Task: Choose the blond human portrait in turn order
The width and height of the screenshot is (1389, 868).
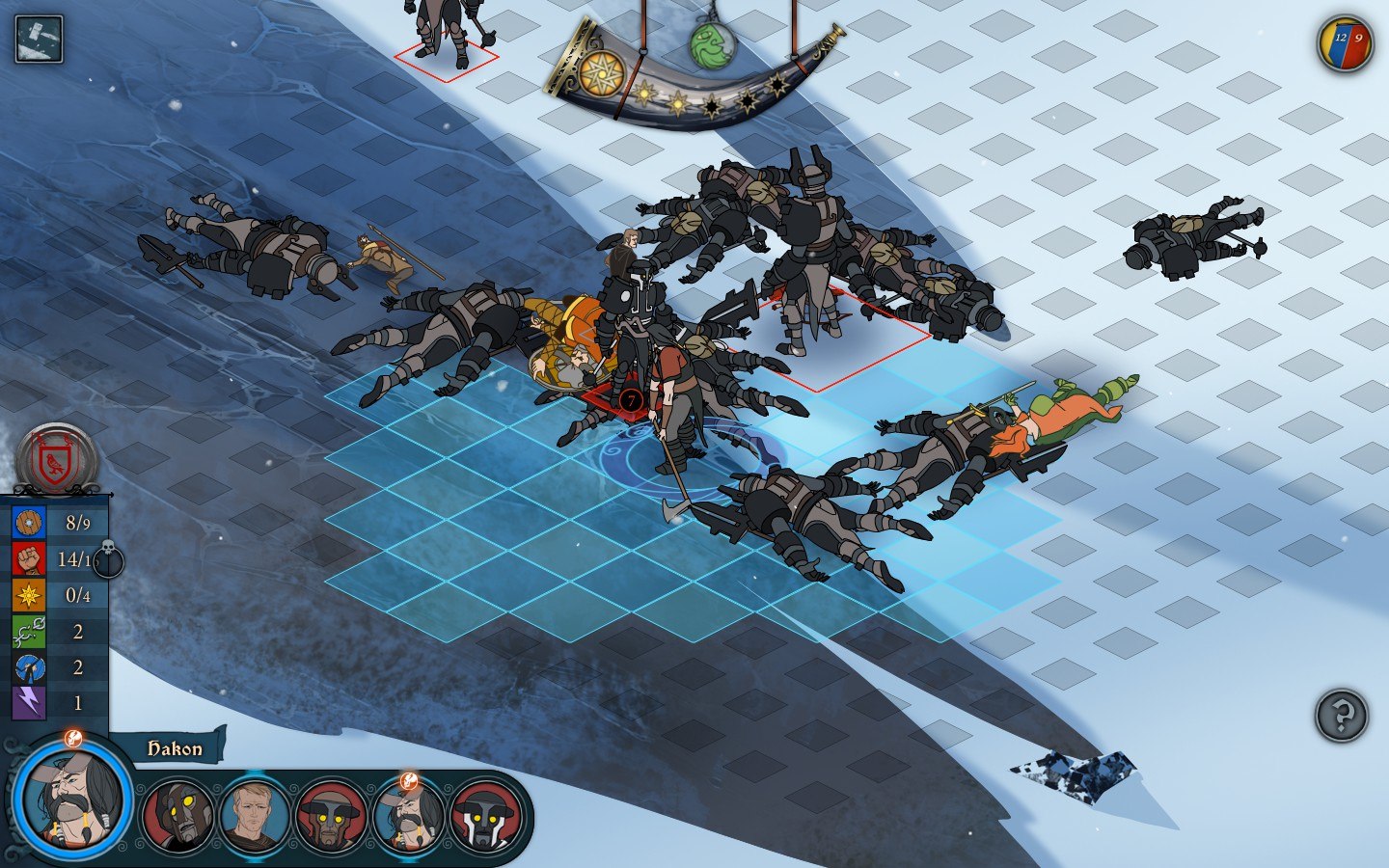Action: pyautogui.click(x=255, y=815)
